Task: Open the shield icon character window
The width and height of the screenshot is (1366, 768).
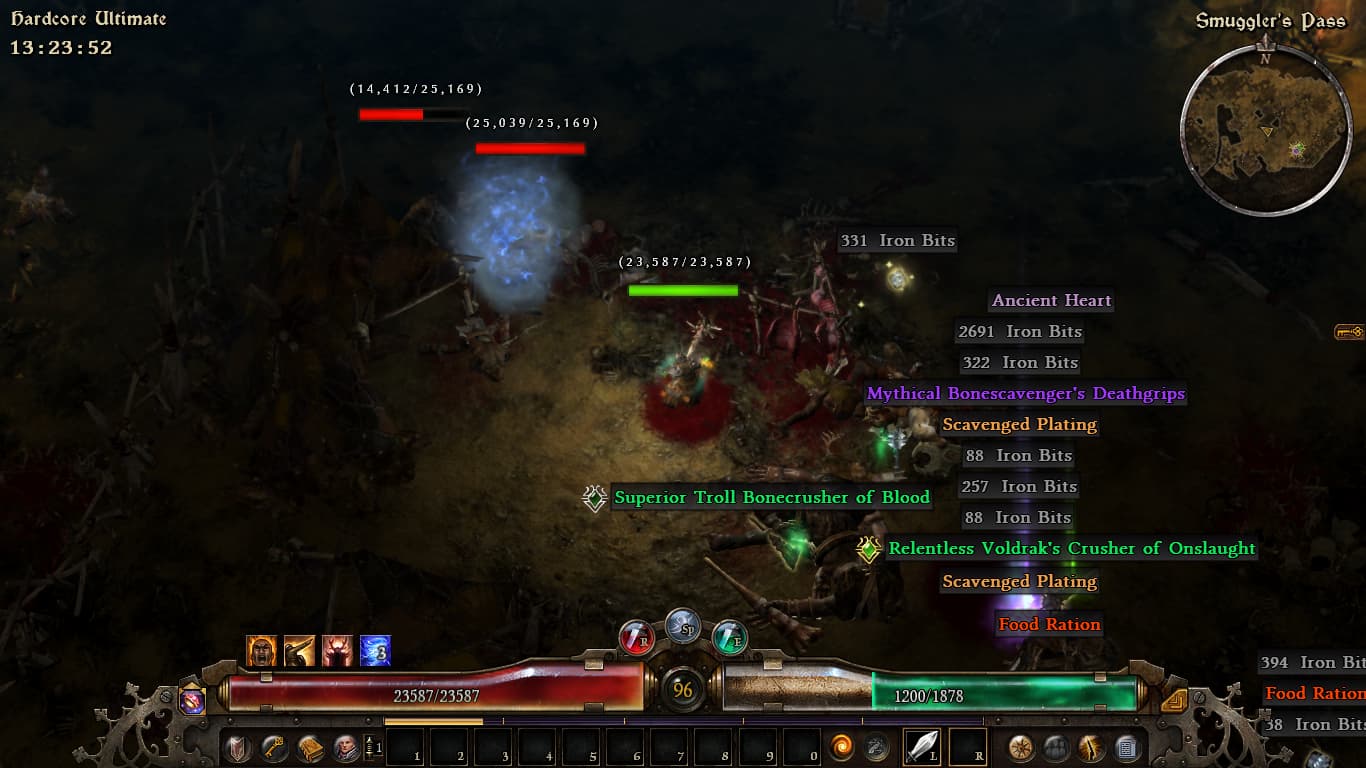Action: 237,748
